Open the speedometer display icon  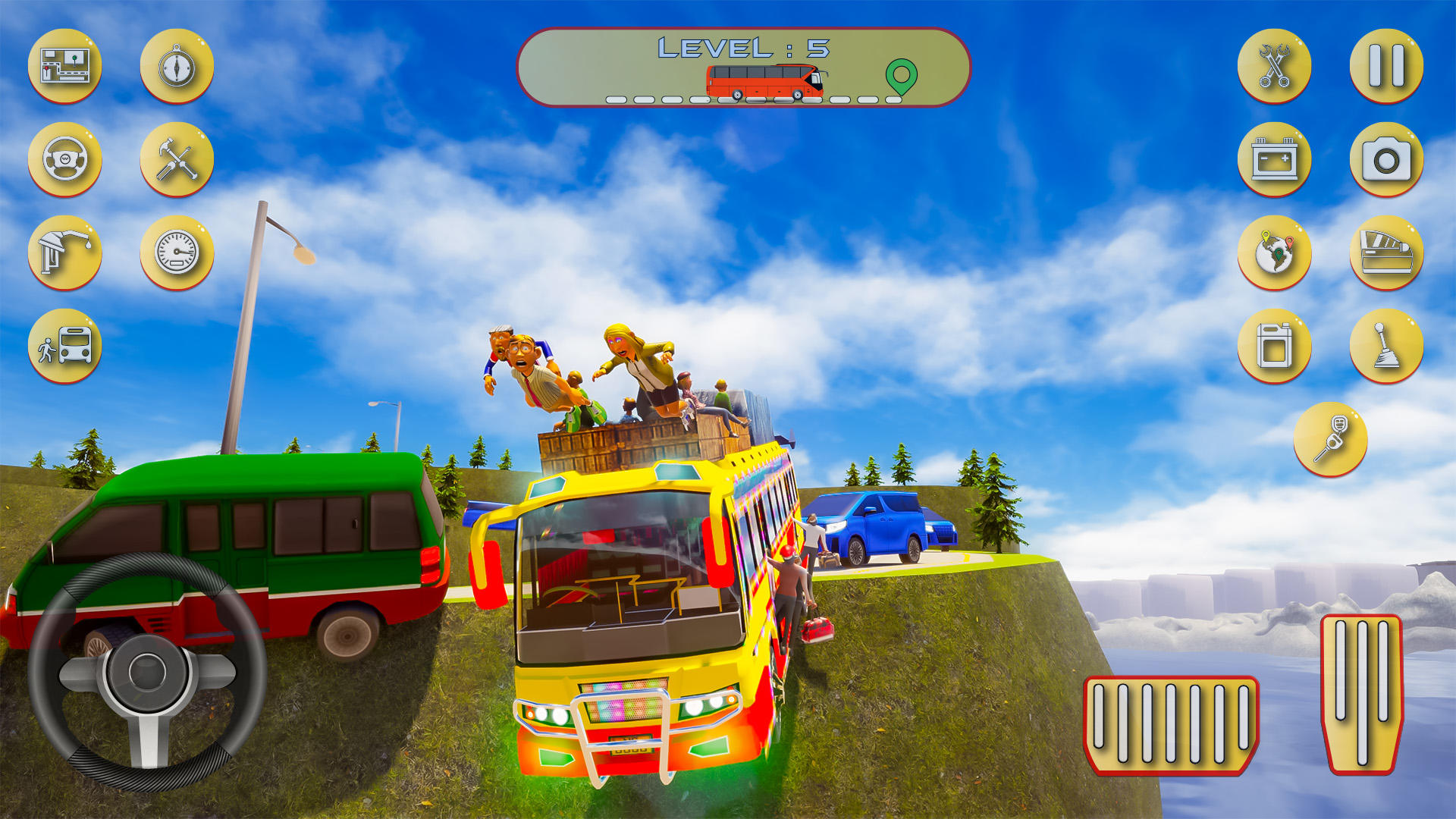[176, 253]
